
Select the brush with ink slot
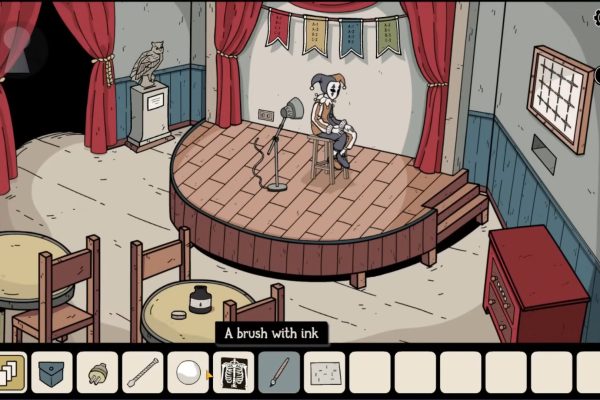278,372
